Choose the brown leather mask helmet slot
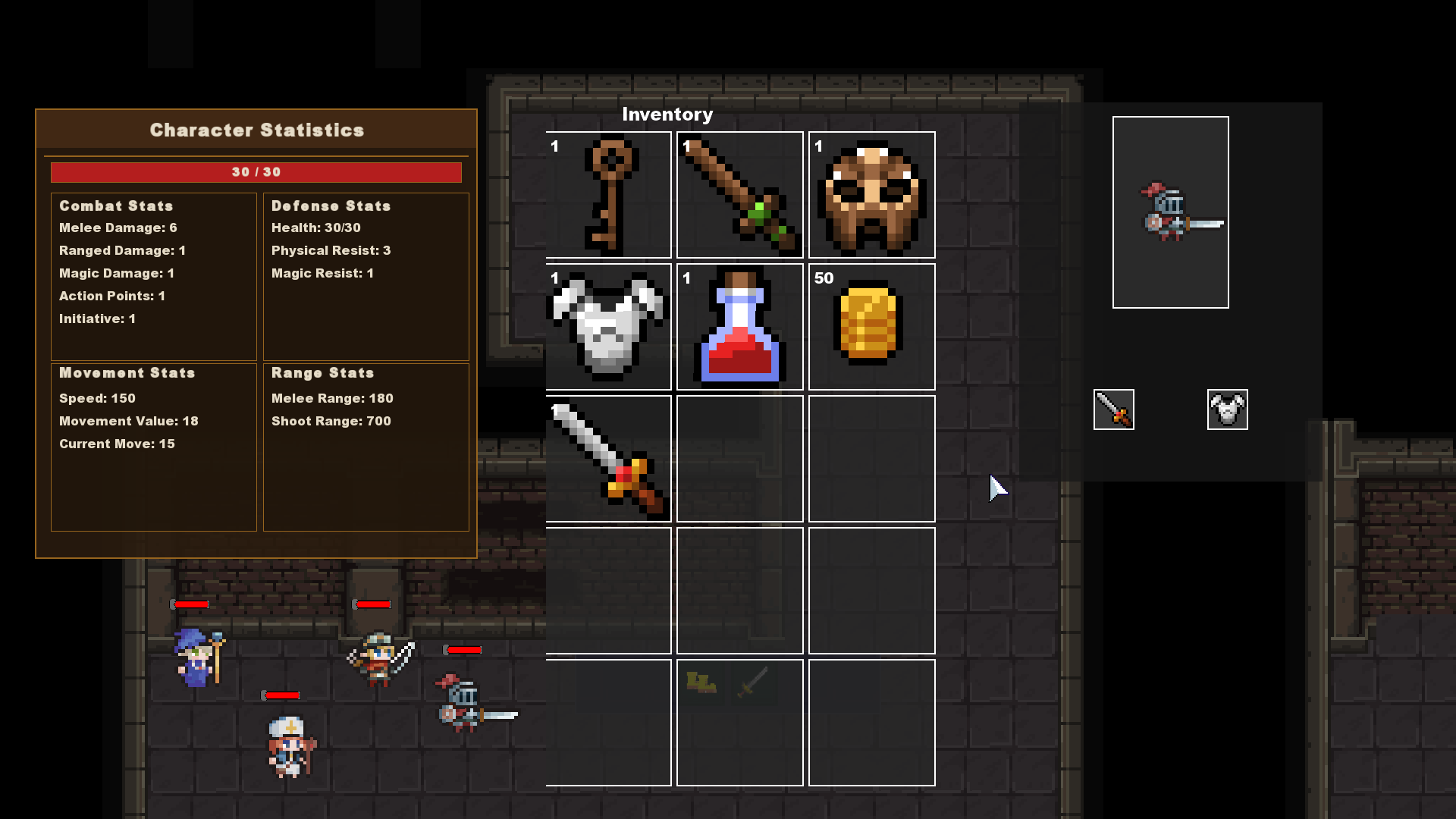1456x819 pixels. [x=871, y=195]
